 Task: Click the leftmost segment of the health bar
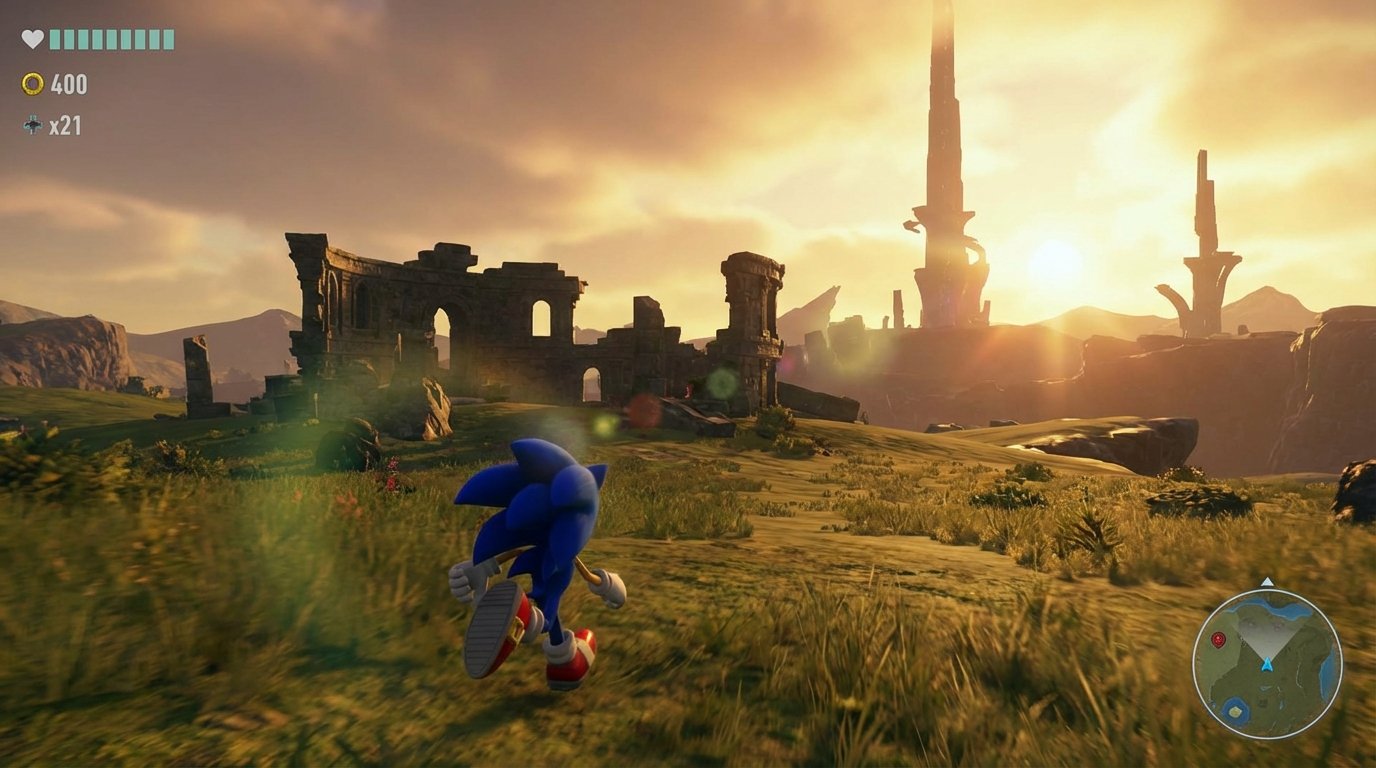click(55, 40)
